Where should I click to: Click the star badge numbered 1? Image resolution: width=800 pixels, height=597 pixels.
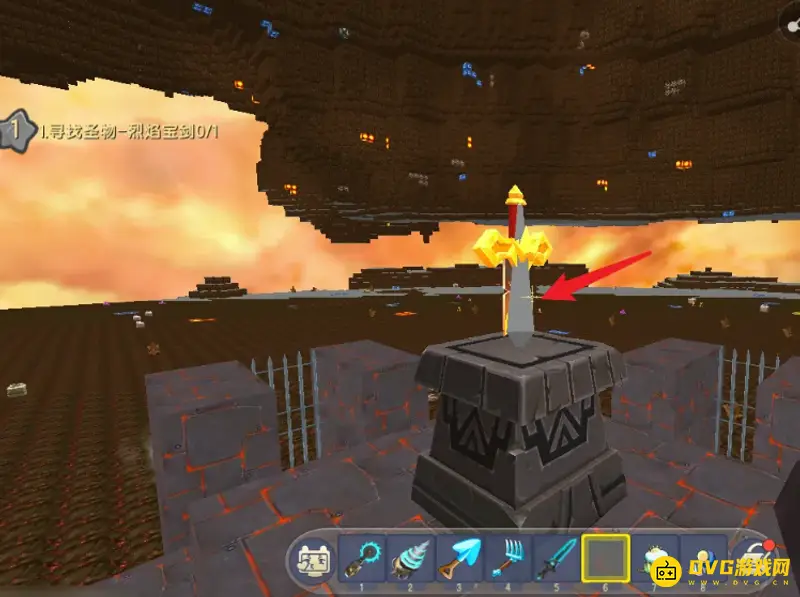[x=17, y=129]
